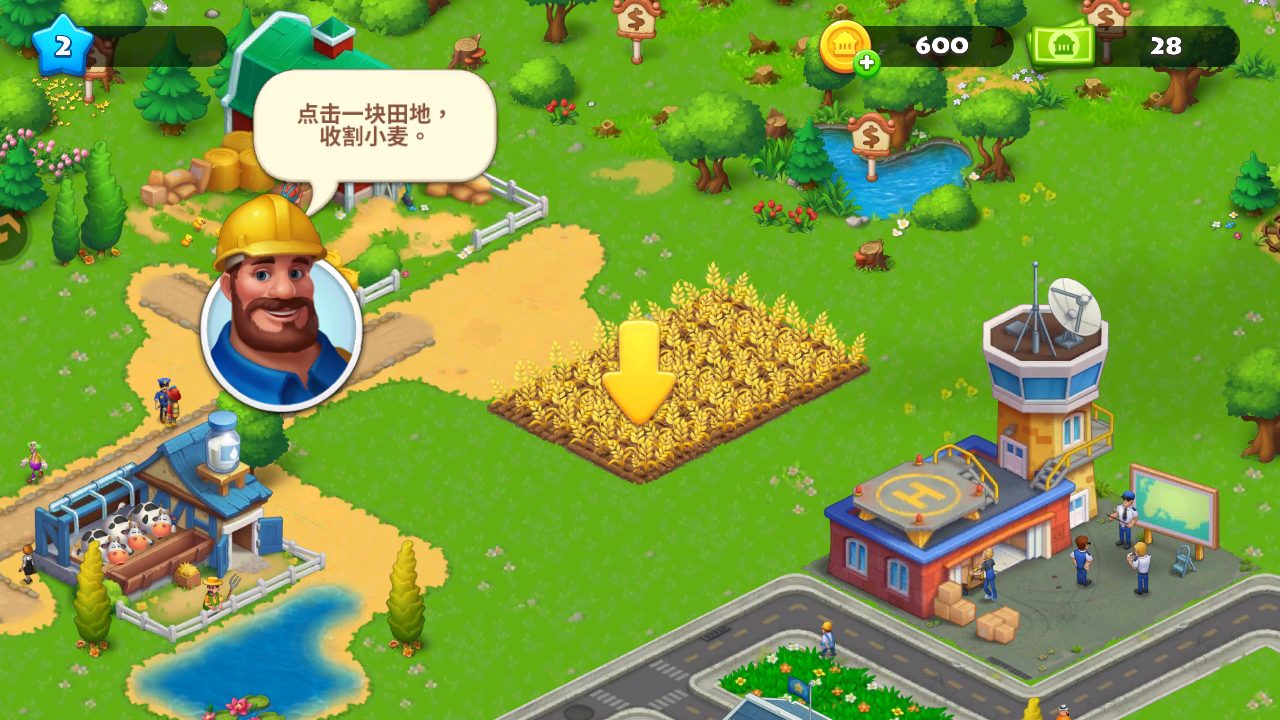The width and height of the screenshot is (1280, 720).
Task: Tap the green cash bill icon
Action: pyautogui.click(x=1062, y=44)
